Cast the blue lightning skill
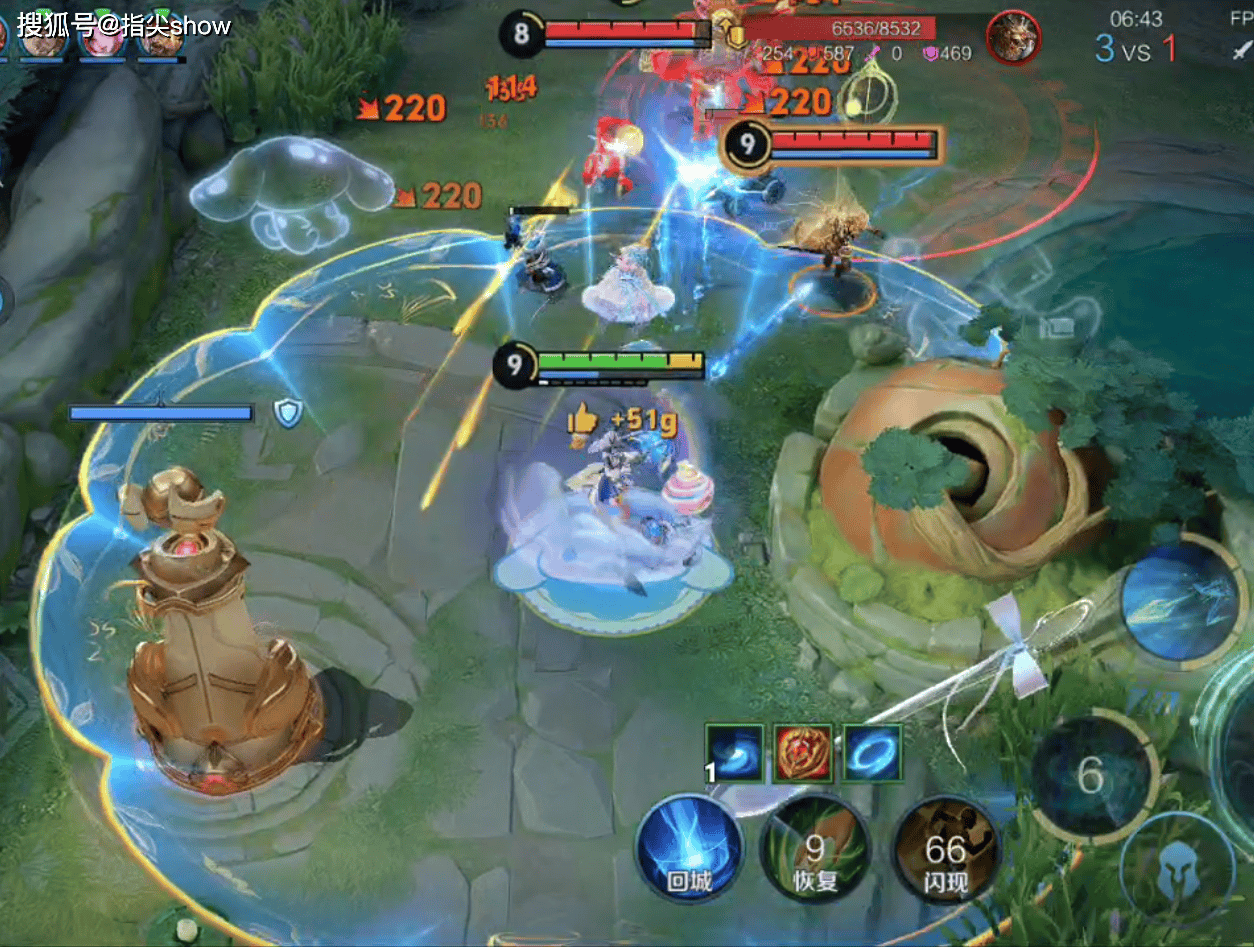This screenshot has width=1254, height=947. [x=1181, y=599]
